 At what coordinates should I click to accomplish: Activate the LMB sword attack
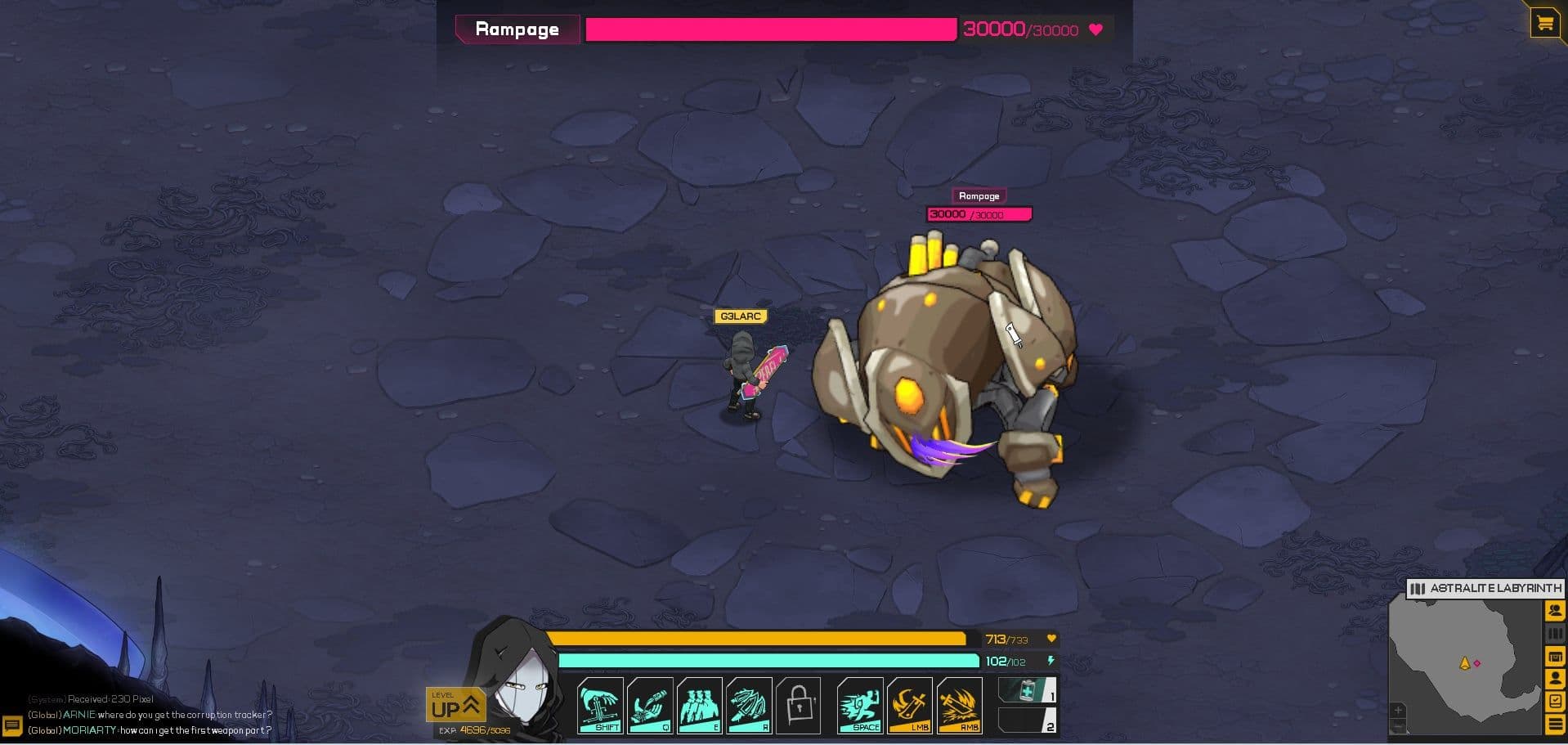coord(910,706)
